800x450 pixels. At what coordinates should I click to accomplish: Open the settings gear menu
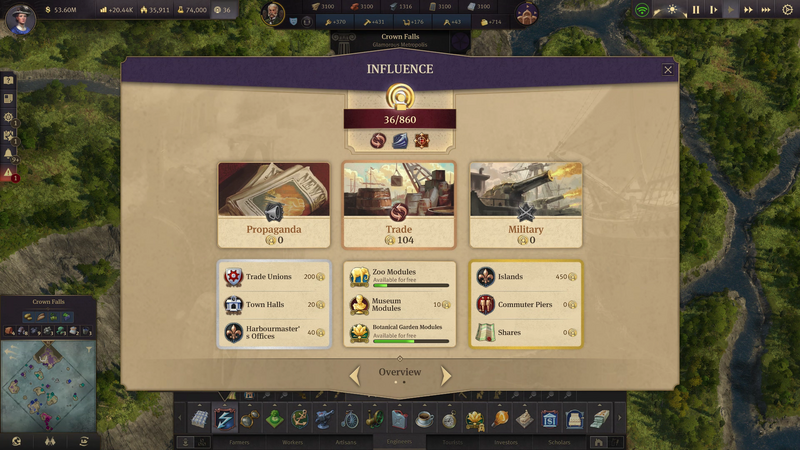[x=9, y=117]
